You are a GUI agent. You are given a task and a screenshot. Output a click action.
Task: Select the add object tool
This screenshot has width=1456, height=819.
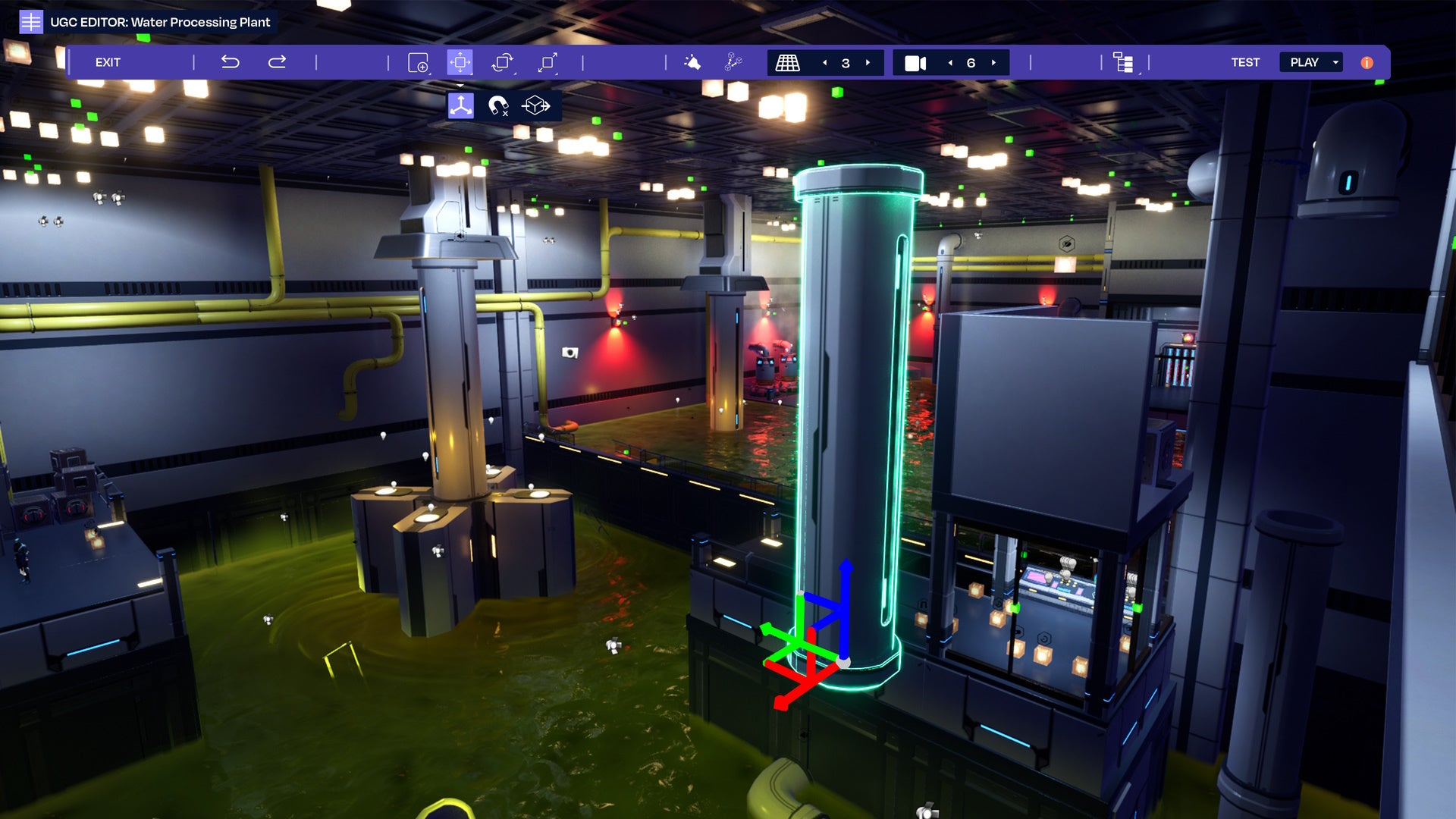tap(418, 62)
